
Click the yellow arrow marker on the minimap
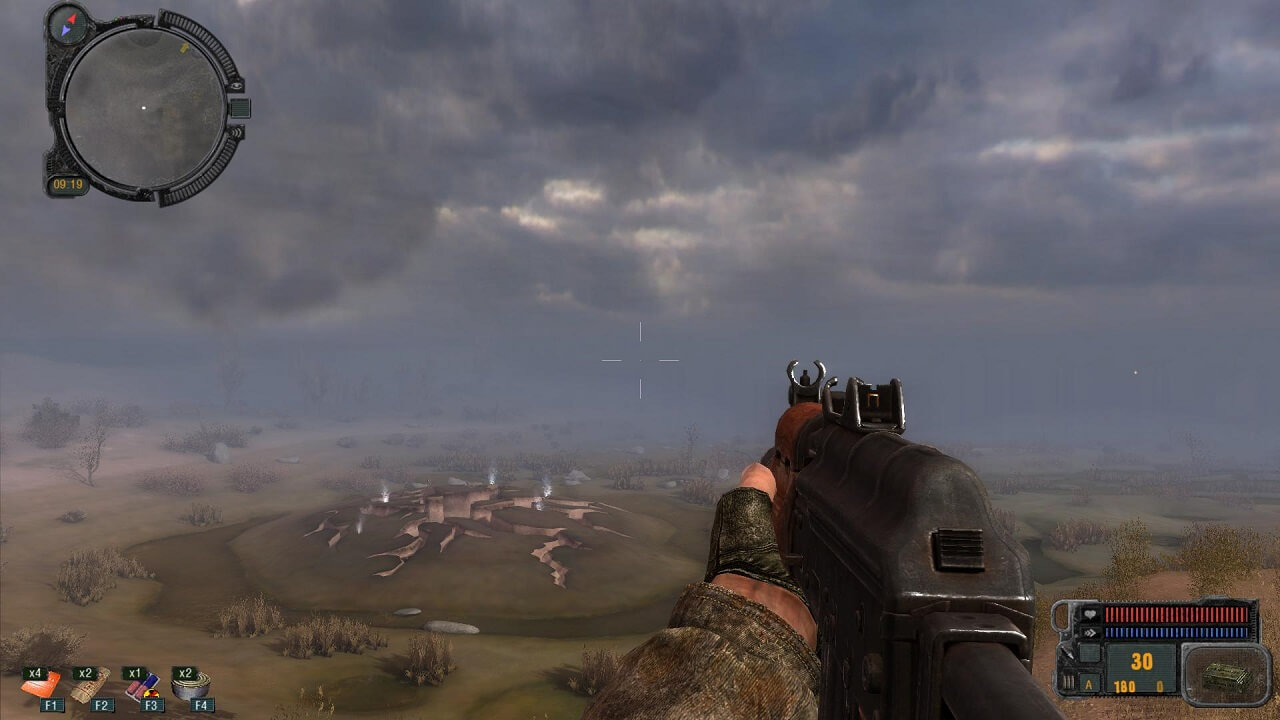(185, 46)
